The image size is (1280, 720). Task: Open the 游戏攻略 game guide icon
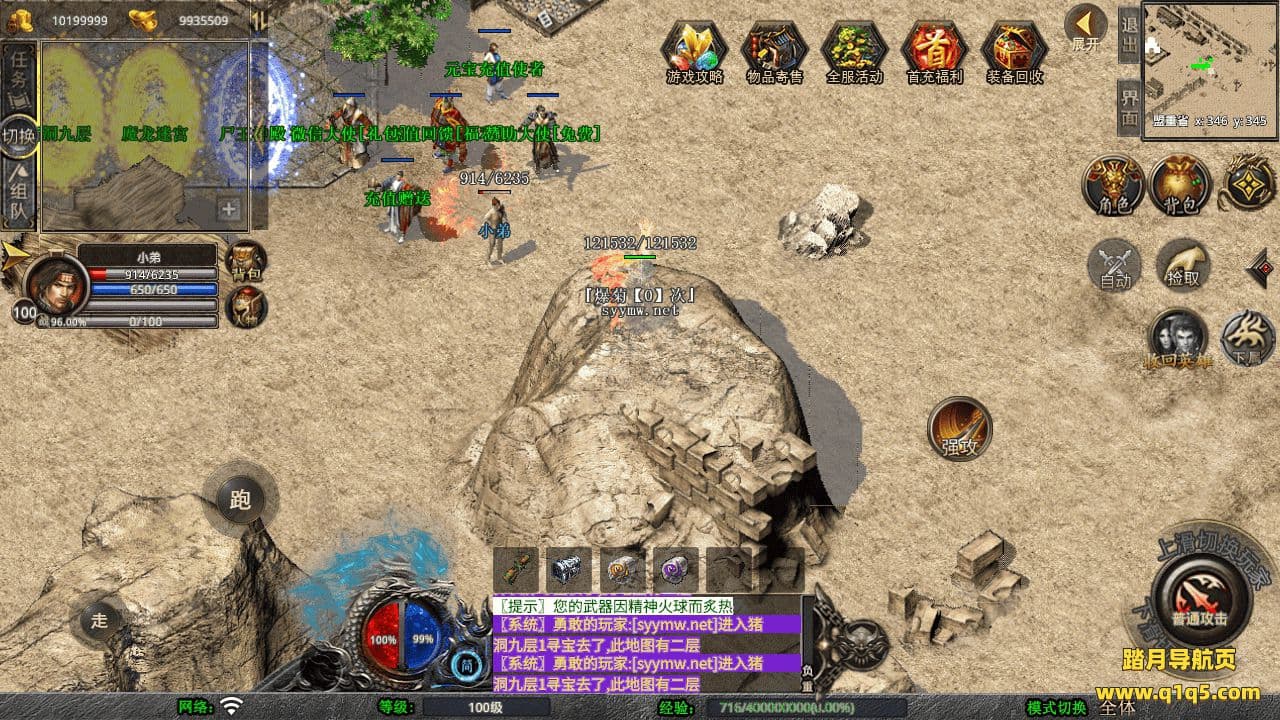click(x=694, y=50)
